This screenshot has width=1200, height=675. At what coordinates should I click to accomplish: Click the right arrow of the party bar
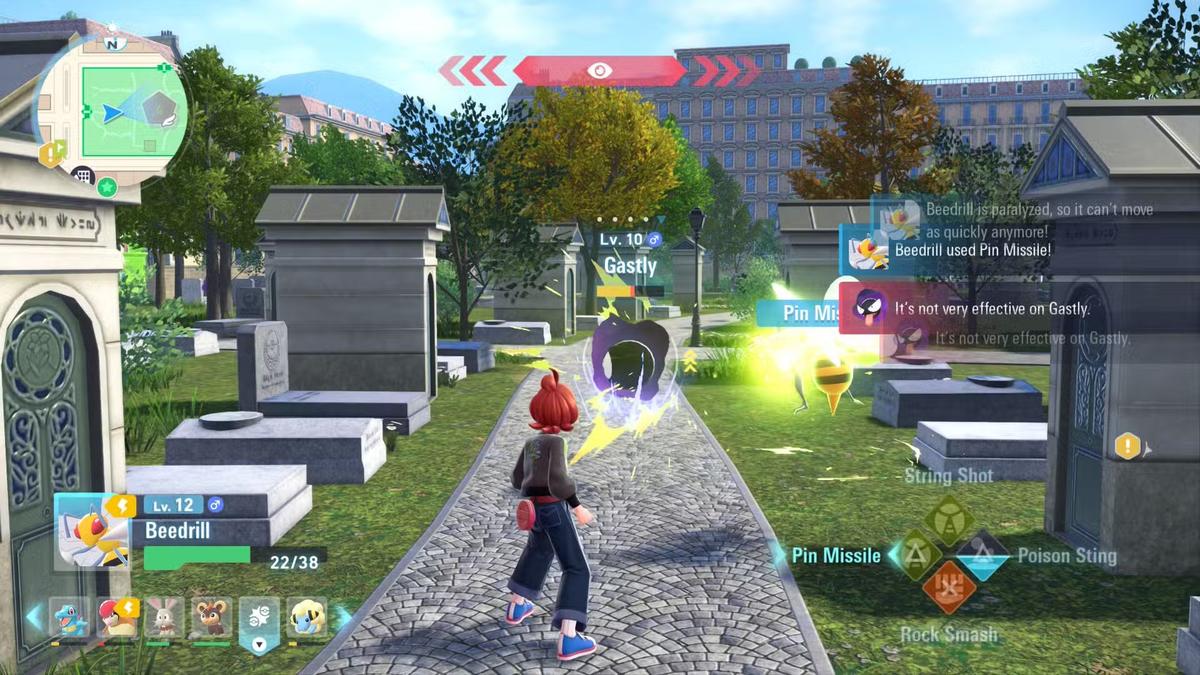tap(342, 618)
